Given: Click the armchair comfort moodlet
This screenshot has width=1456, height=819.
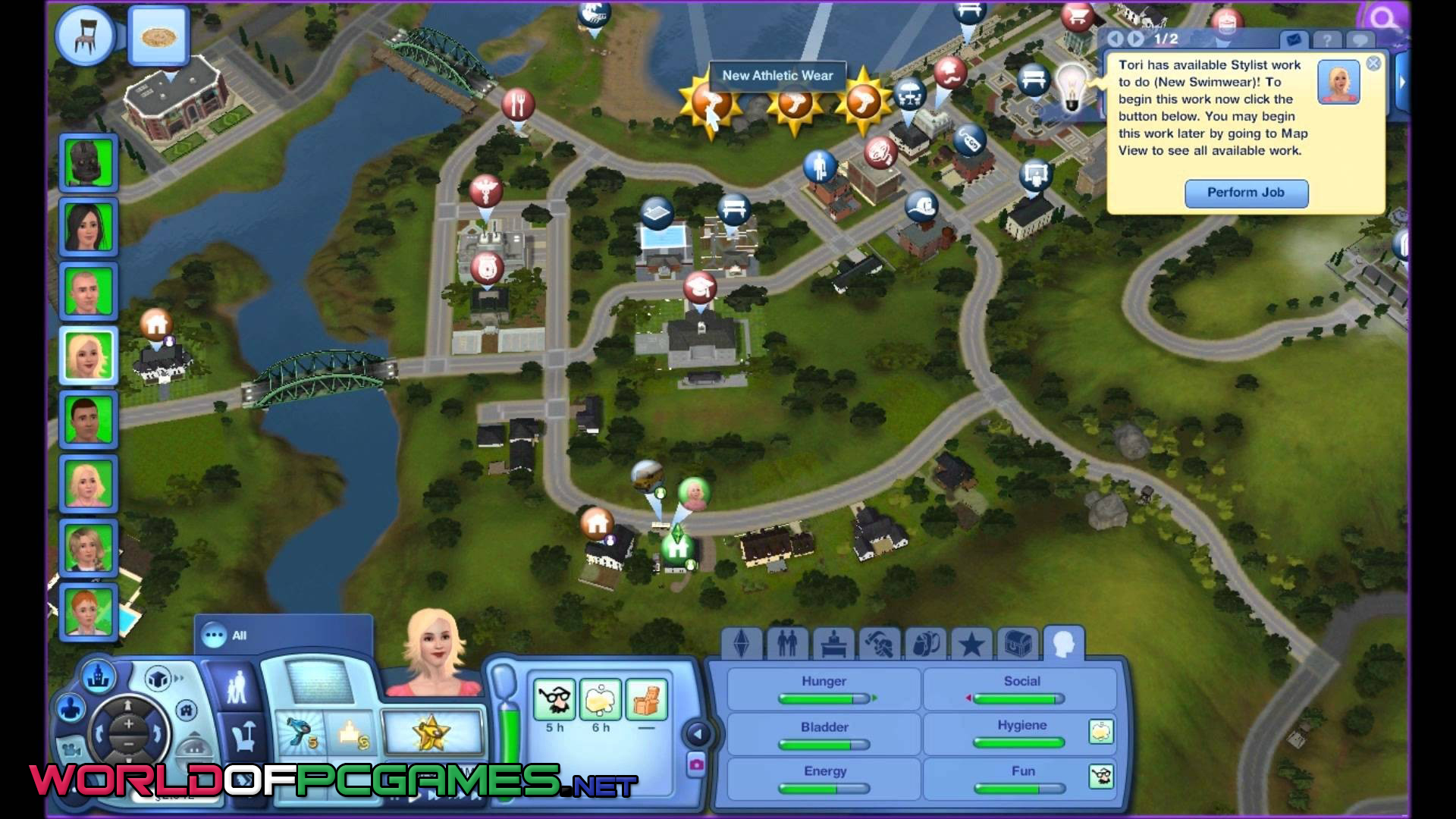Looking at the screenshot, I should (x=646, y=699).
